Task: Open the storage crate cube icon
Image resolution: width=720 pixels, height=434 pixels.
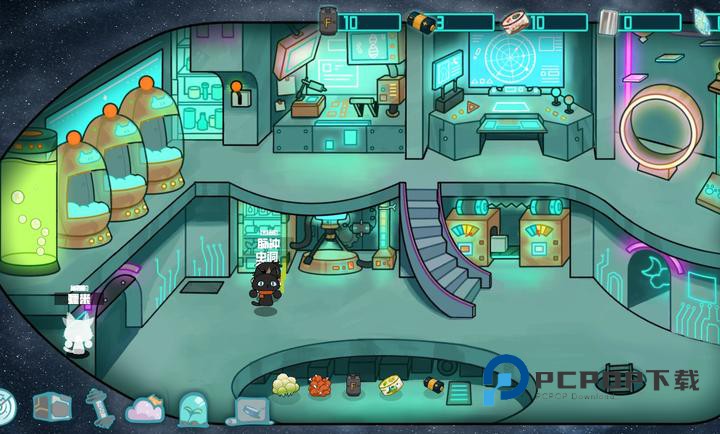Action: click(50, 405)
